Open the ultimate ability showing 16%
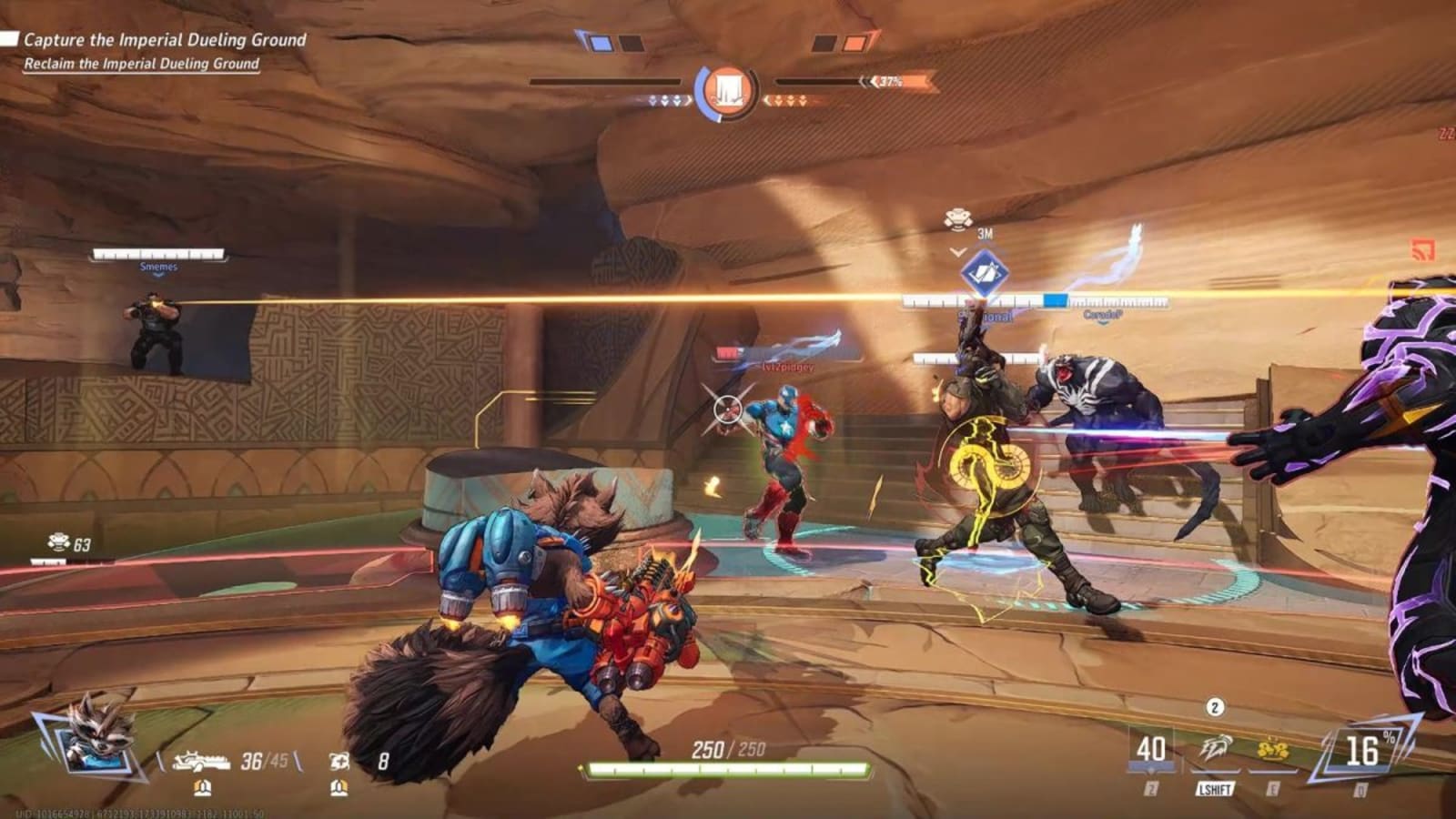Screen dimensions: 1456x819 pyautogui.click(x=1362, y=748)
